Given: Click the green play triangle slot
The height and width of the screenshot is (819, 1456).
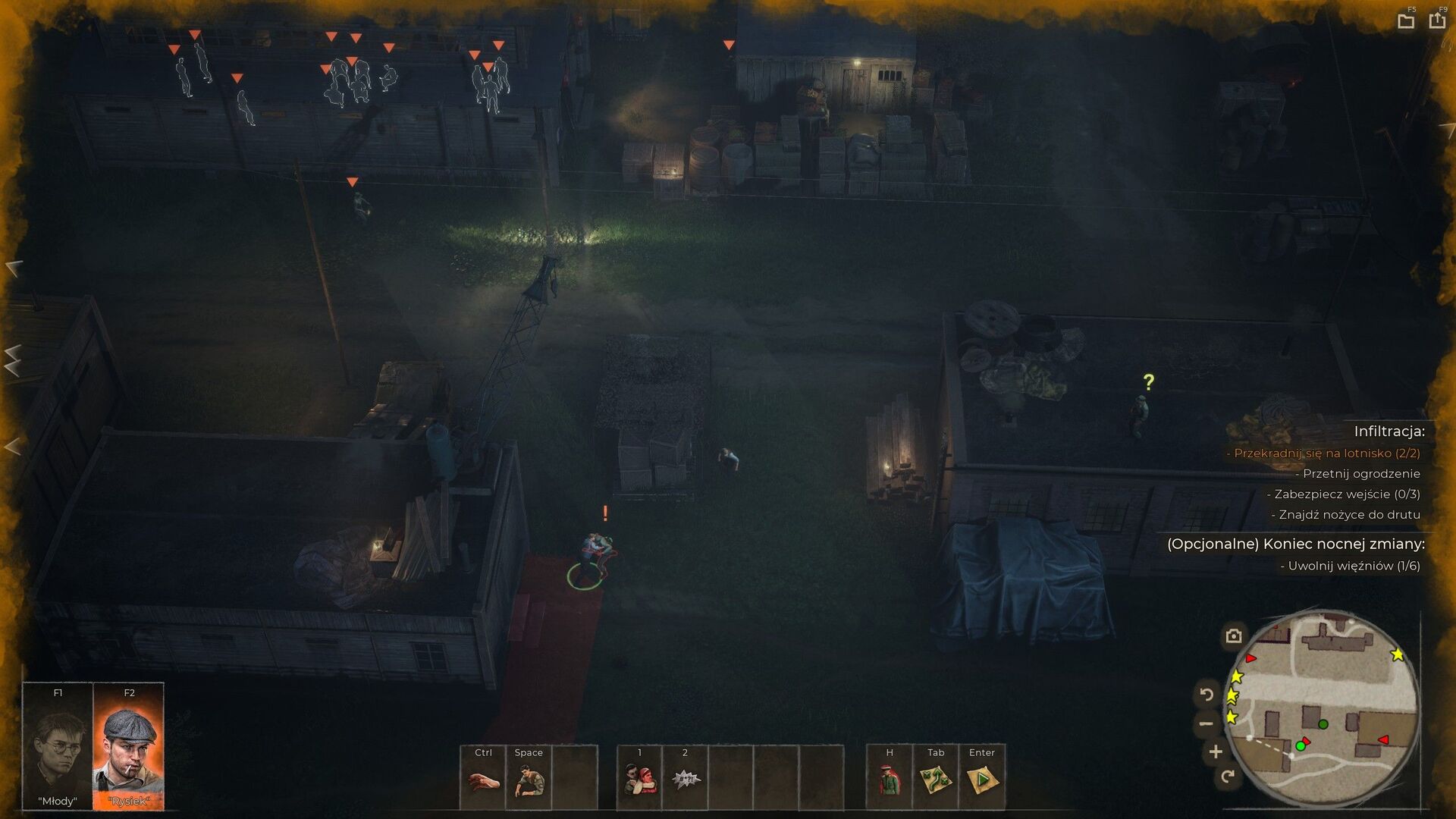Looking at the screenshot, I should tap(982, 778).
